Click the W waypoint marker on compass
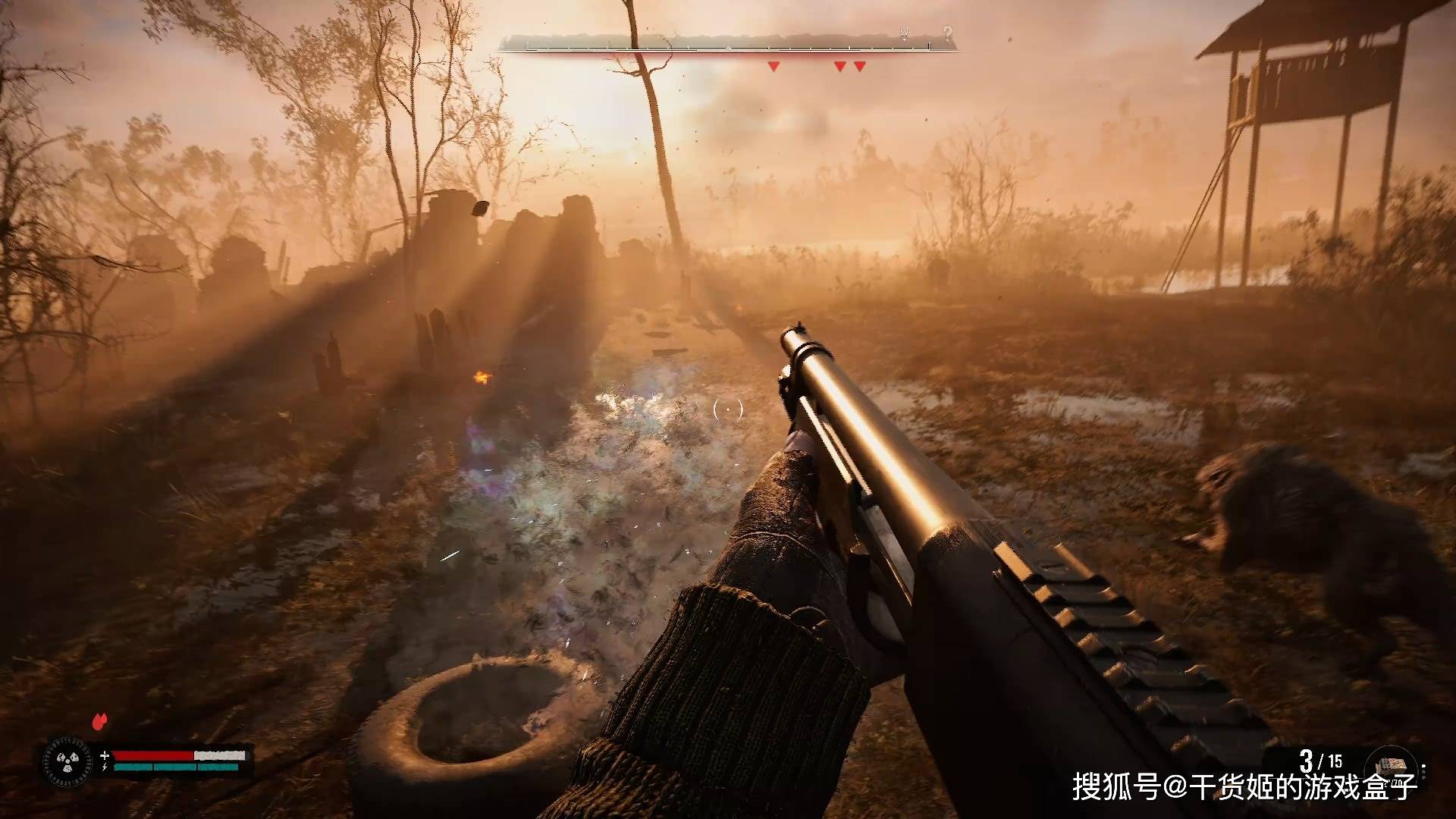The width and height of the screenshot is (1456, 819). (904, 33)
